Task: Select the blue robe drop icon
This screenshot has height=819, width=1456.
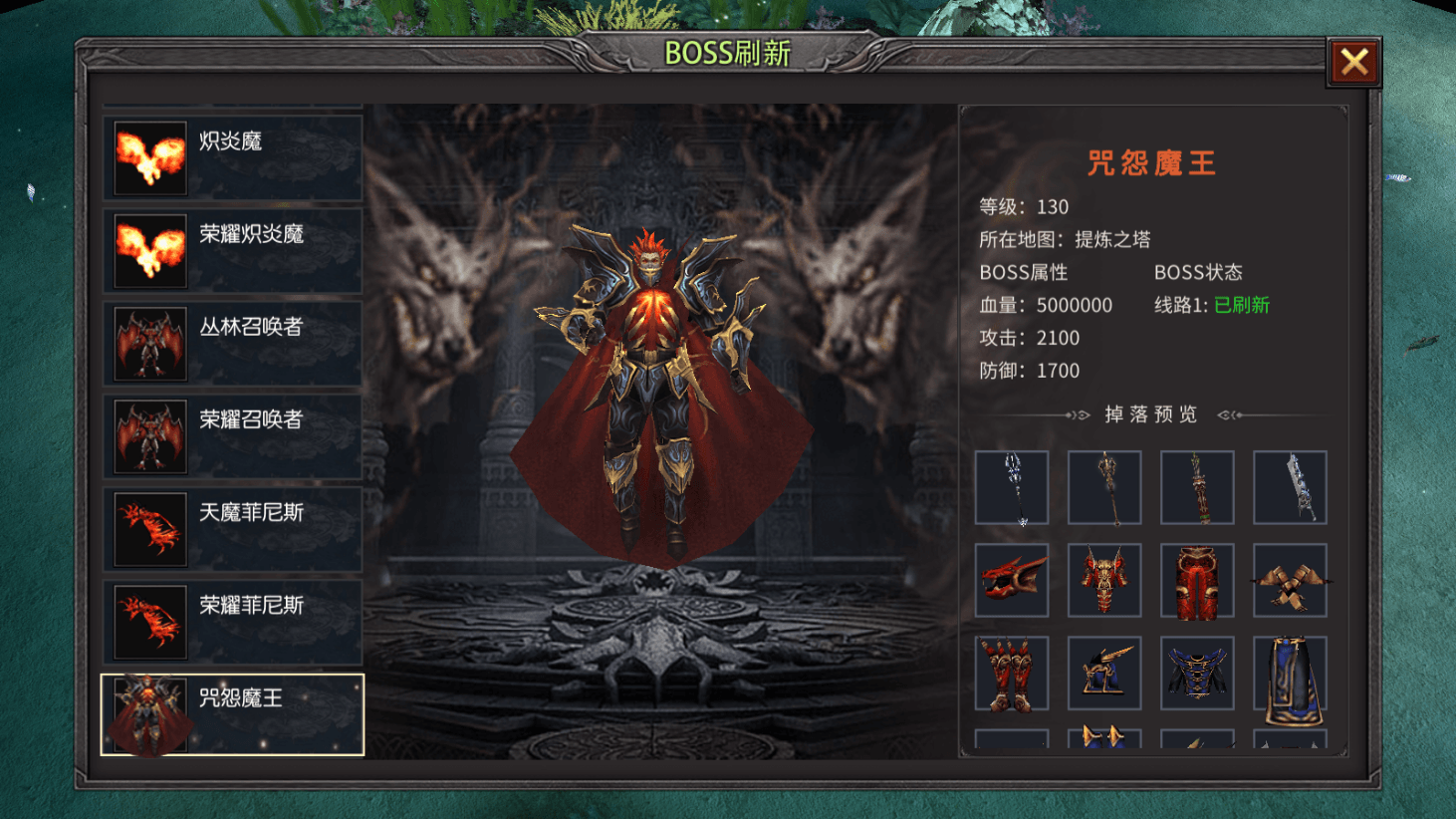Action: (x=1197, y=673)
